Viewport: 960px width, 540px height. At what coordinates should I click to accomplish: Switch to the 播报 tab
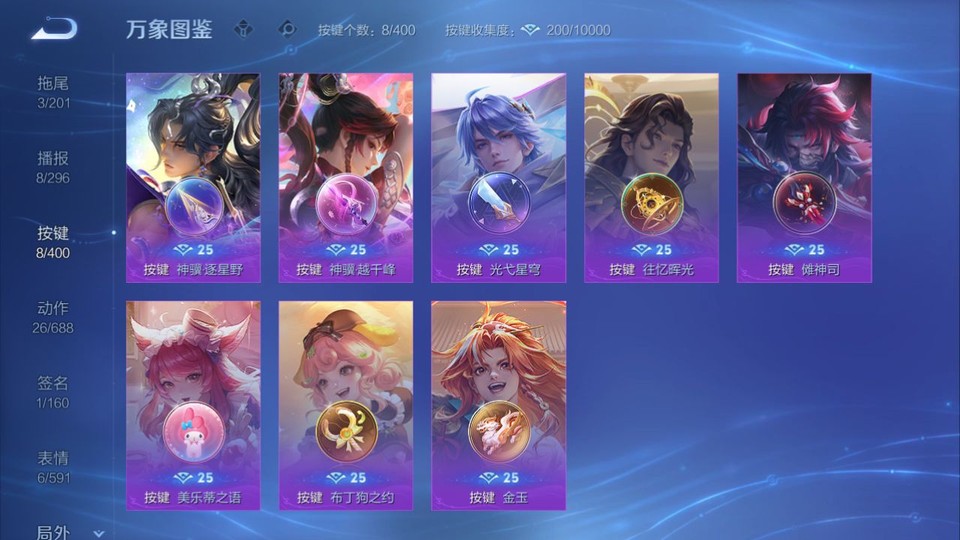click(53, 166)
